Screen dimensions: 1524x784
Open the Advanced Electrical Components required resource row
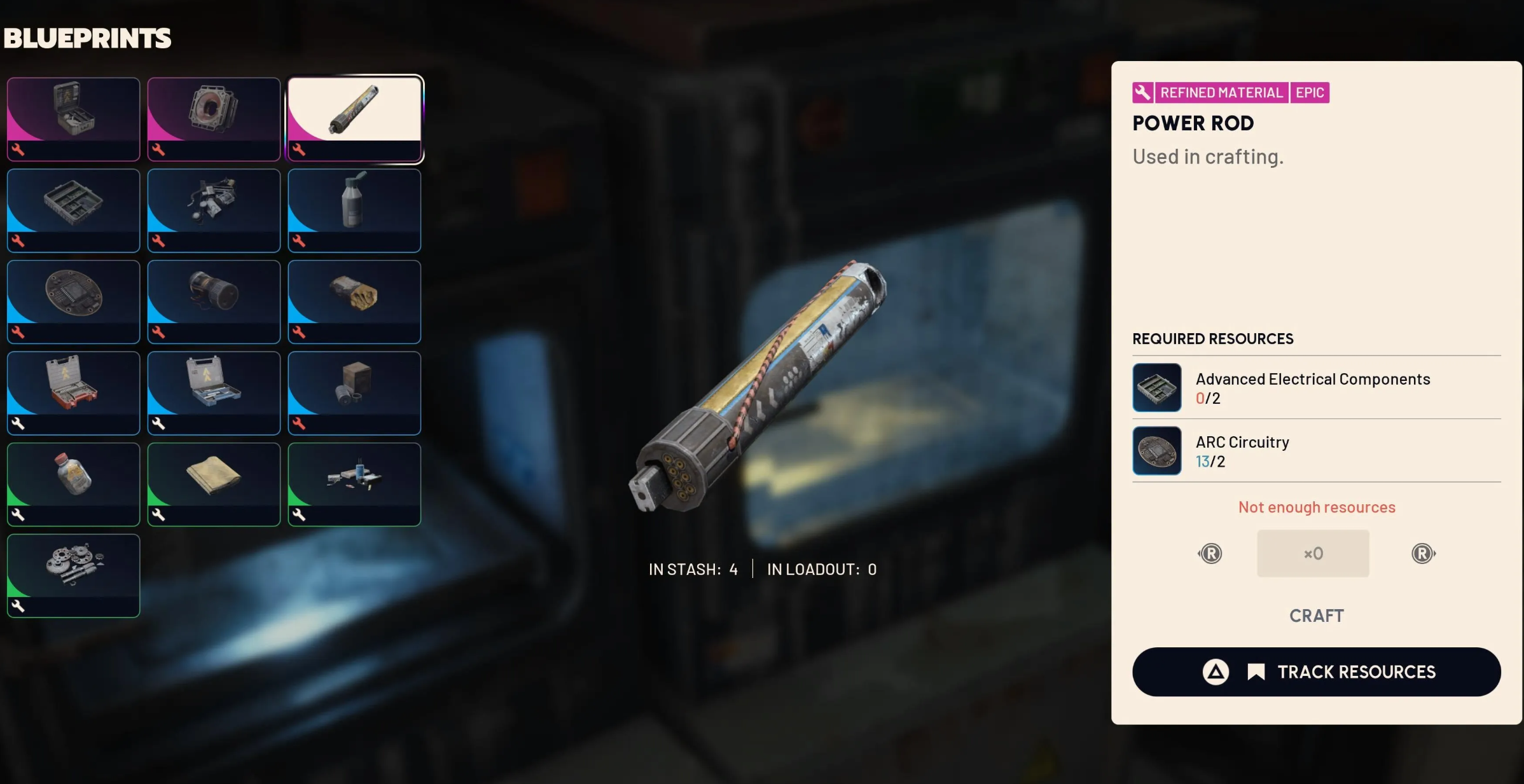pyautogui.click(x=1316, y=388)
